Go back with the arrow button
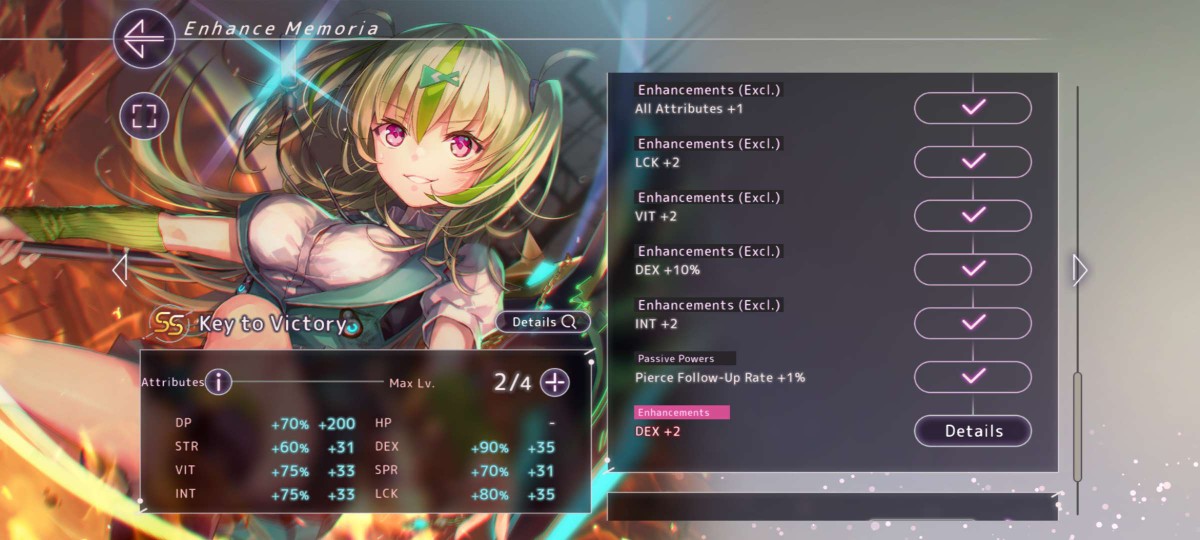Image resolution: width=1200 pixels, height=540 pixels. tap(144, 38)
